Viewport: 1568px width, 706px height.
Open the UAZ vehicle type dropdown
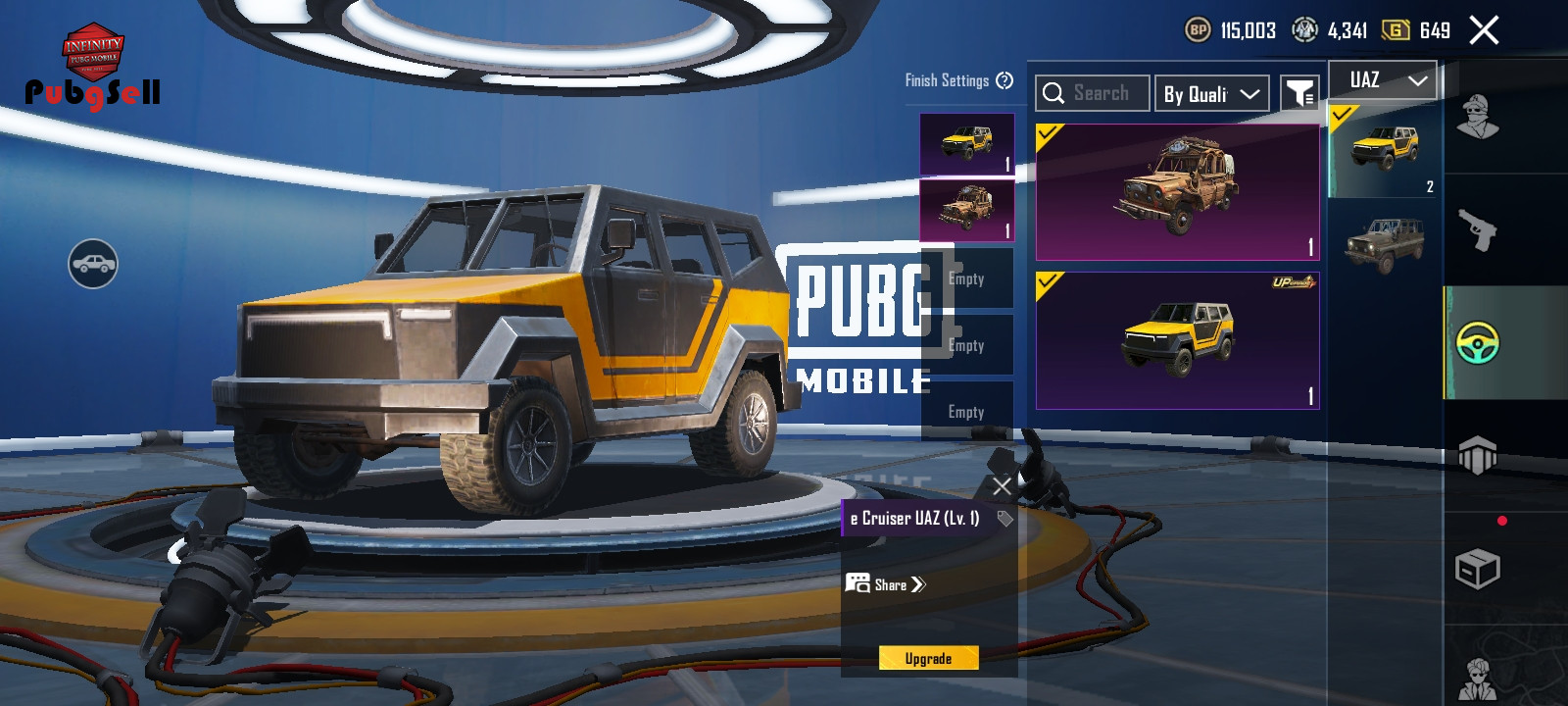click(x=1383, y=80)
